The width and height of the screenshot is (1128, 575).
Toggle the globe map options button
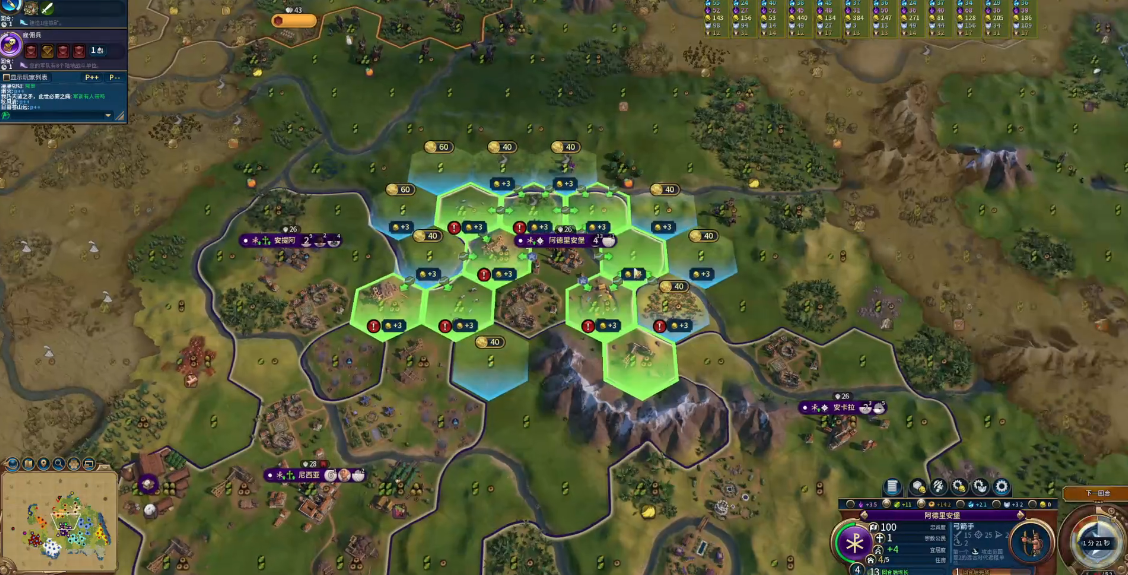click(13, 464)
